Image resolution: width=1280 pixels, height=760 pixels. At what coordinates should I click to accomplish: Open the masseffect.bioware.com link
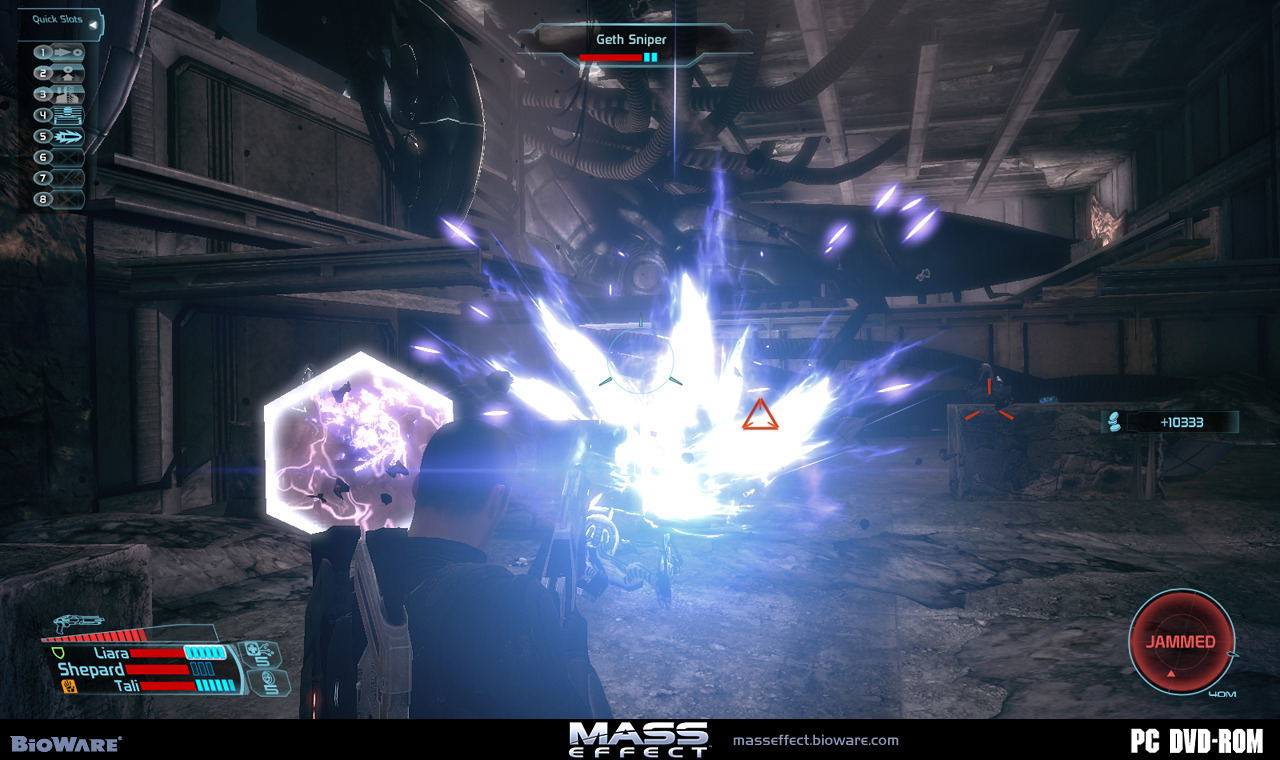[815, 741]
